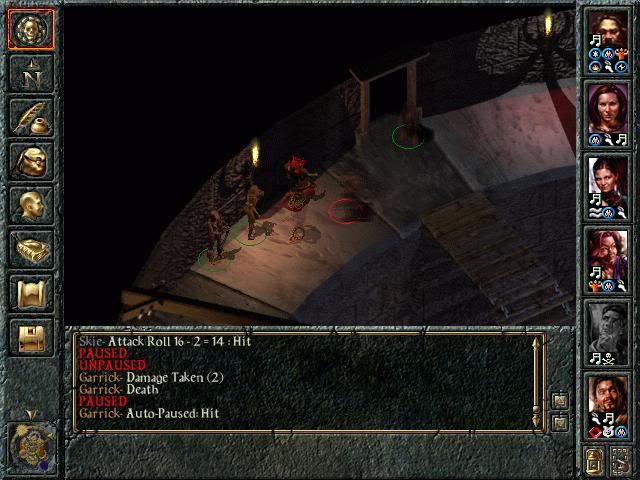Open the options menu chest icon
This screenshot has height=480, width=640.
[30, 337]
